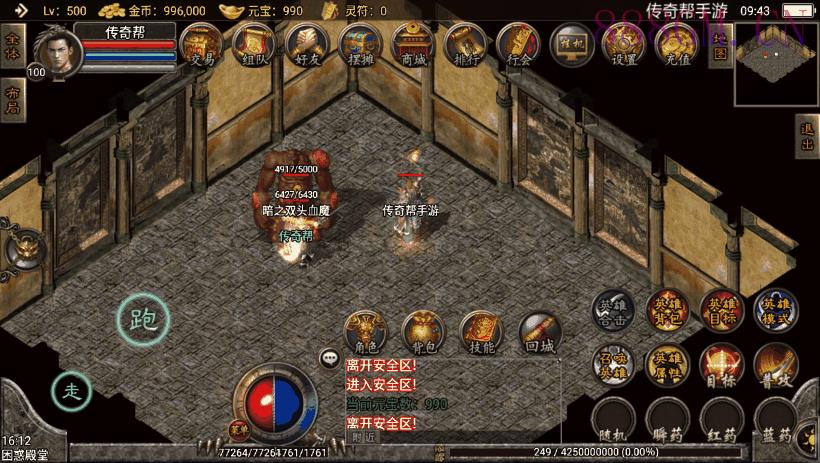Image resolution: width=820 pixels, height=463 pixels.
Task: Open the 行会 guild panel
Action: click(518, 45)
